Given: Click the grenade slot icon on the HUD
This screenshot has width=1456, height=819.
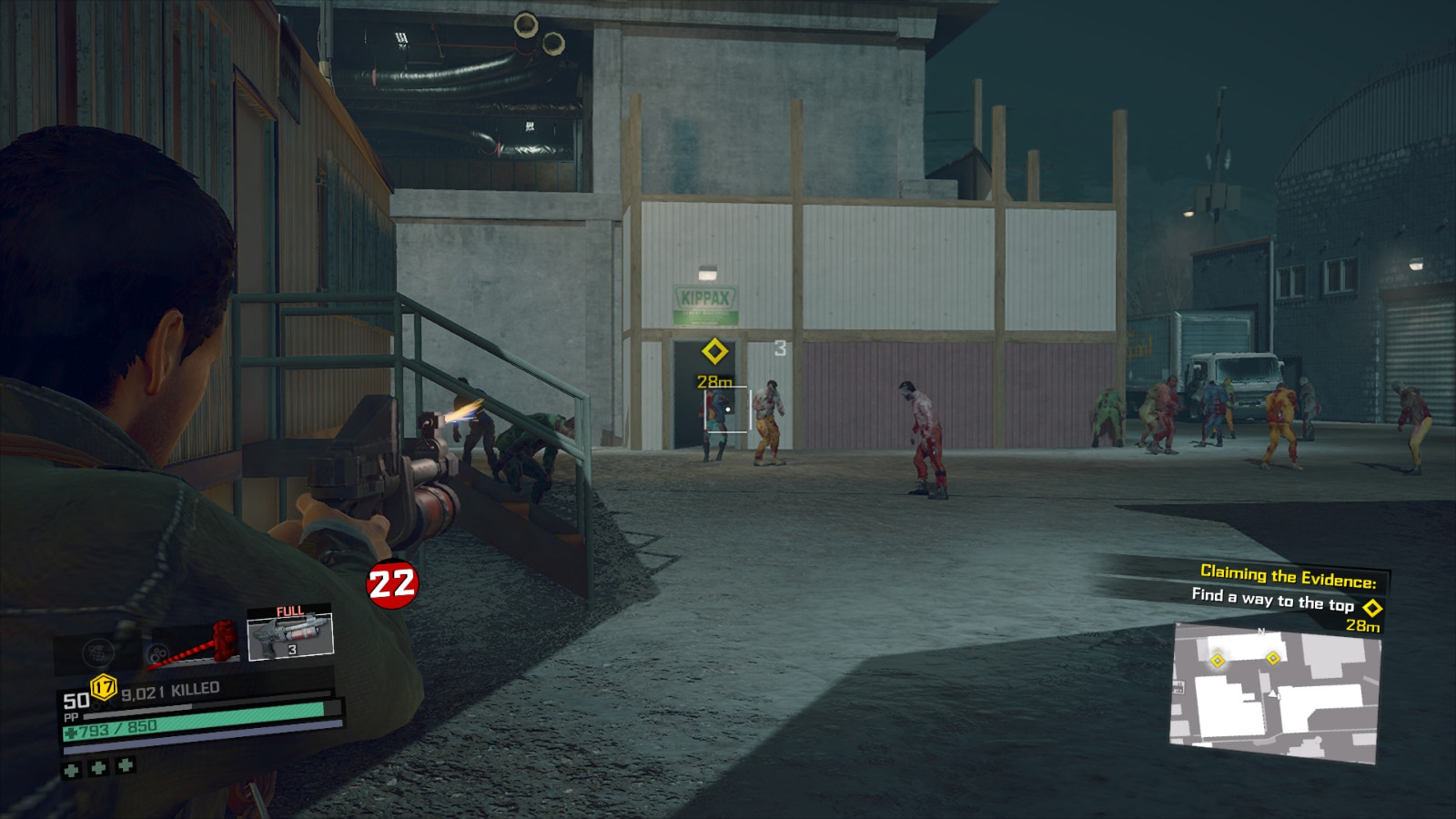Looking at the screenshot, I should coord(97,652).
